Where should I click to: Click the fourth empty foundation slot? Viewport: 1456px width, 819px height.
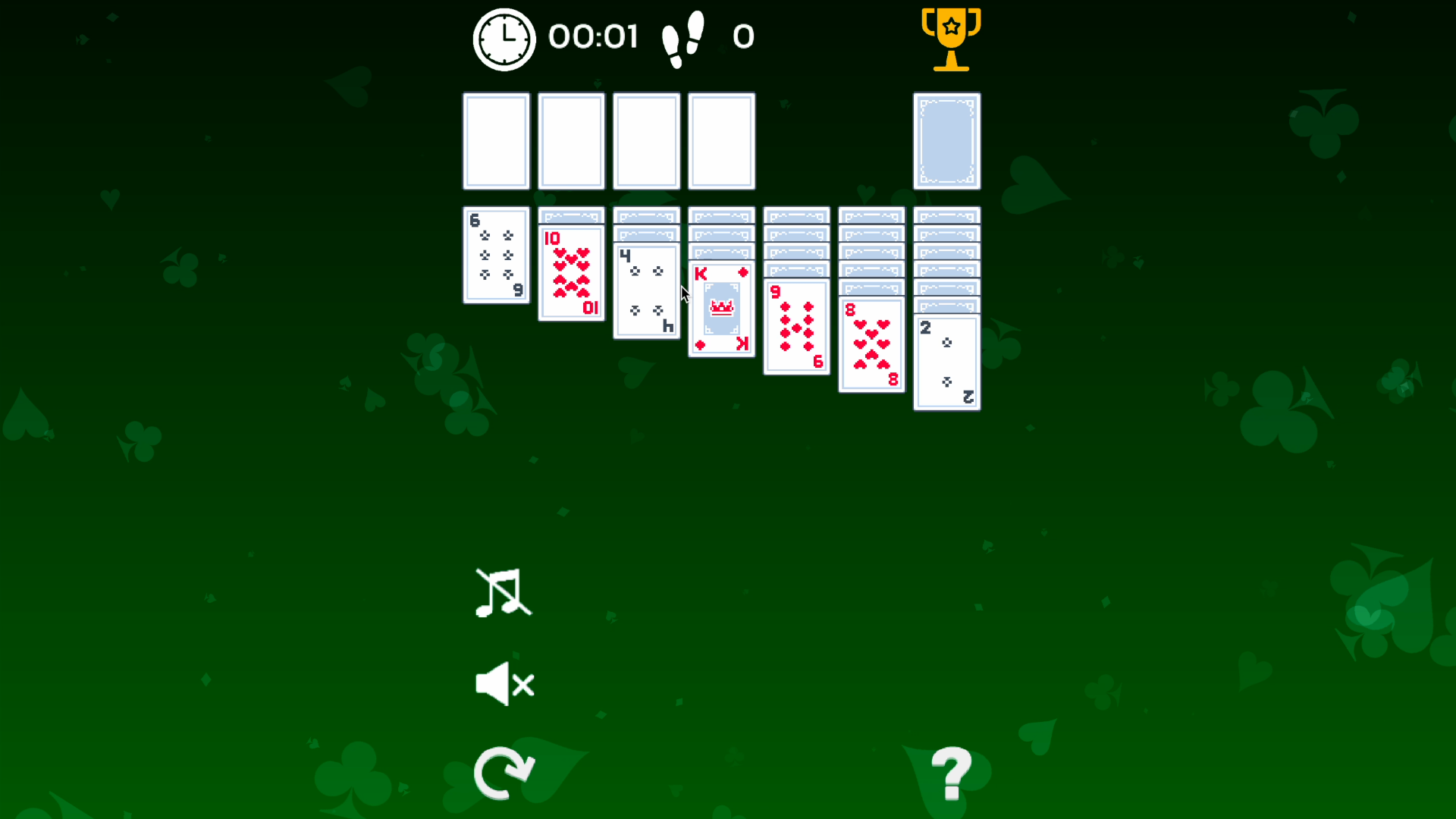[721, 140]
